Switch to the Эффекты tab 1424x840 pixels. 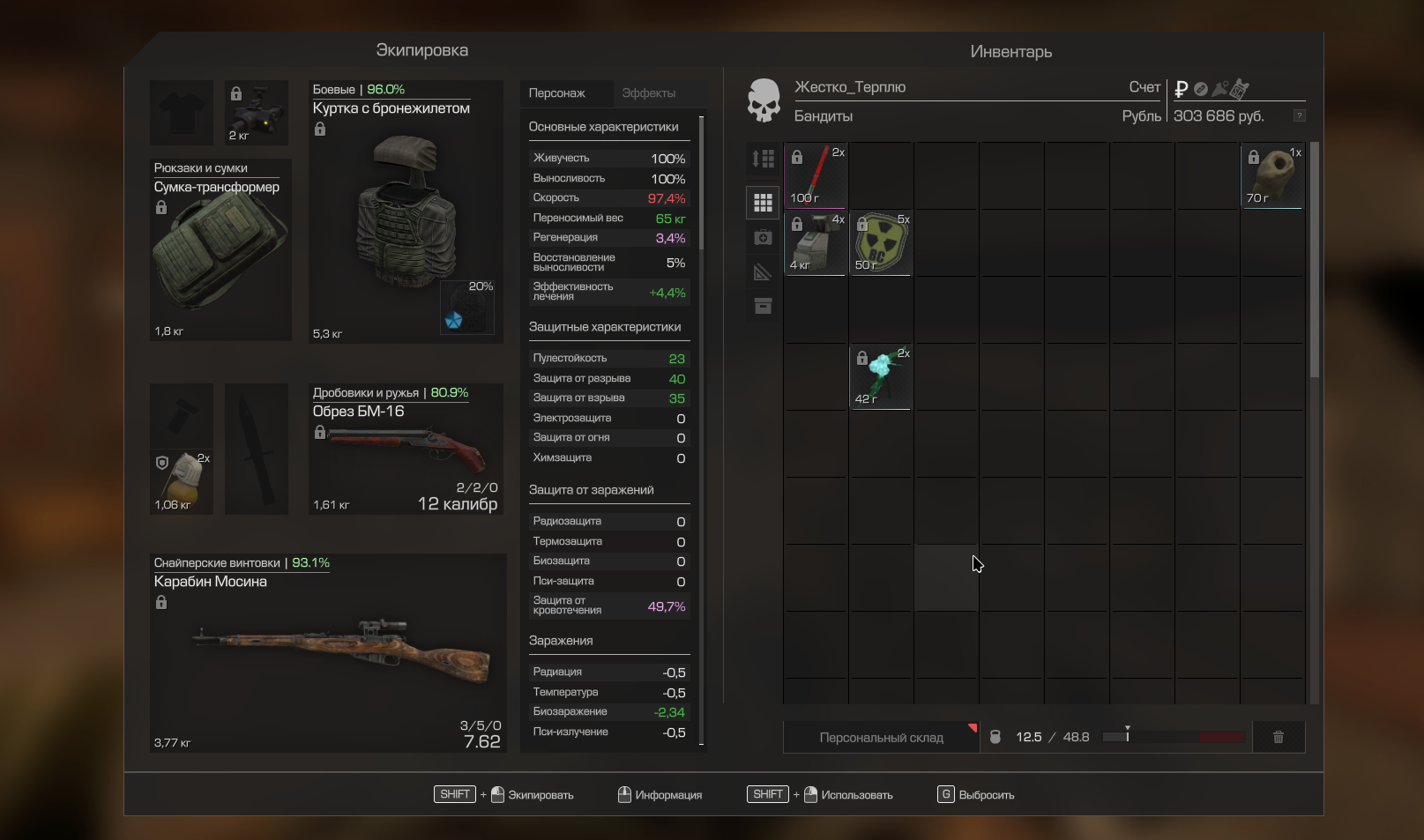click(x=648, y=93)
